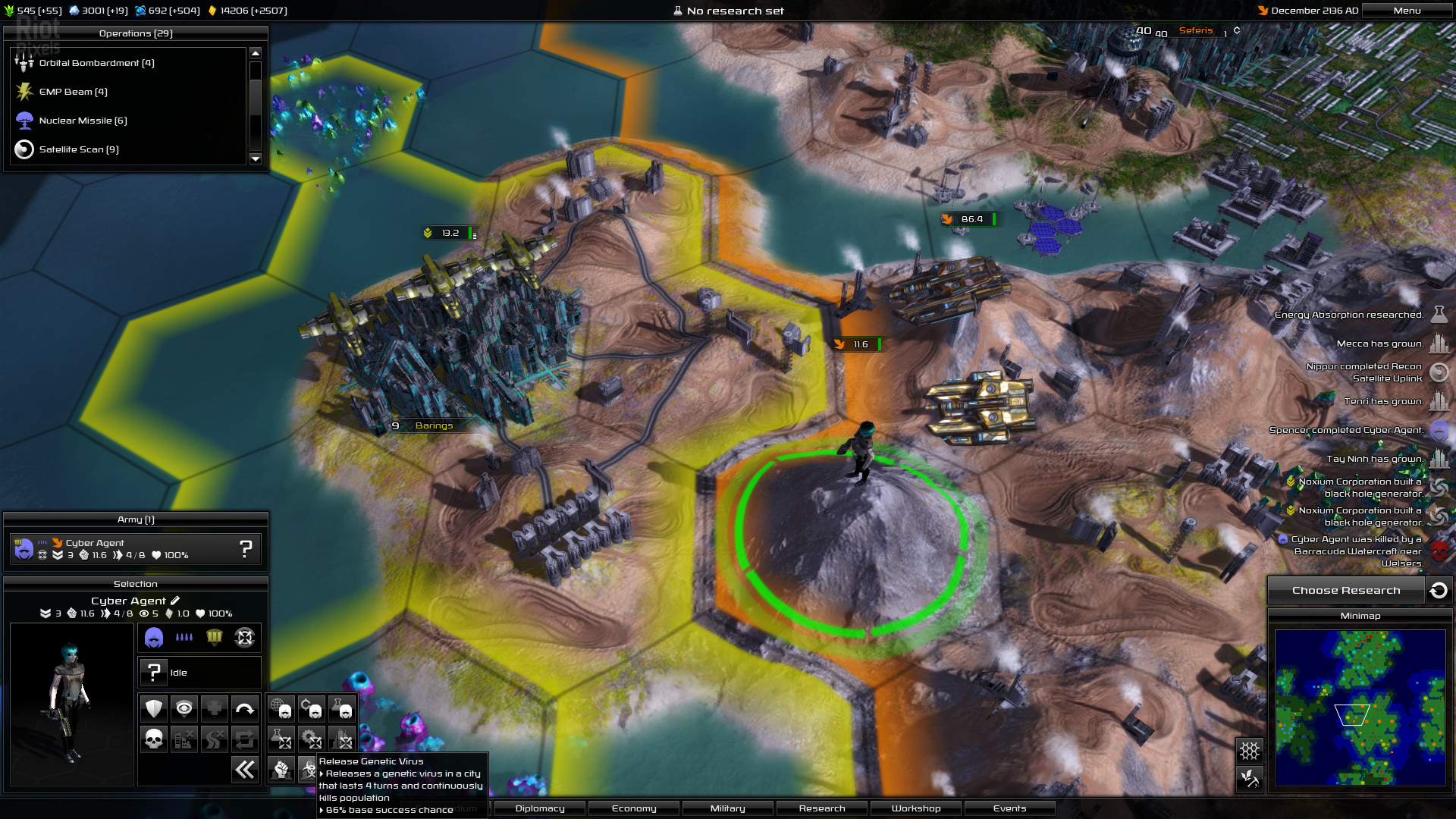Launch the Satellite Scan operation
1456x819 pixels.
[x=79, y=149]
